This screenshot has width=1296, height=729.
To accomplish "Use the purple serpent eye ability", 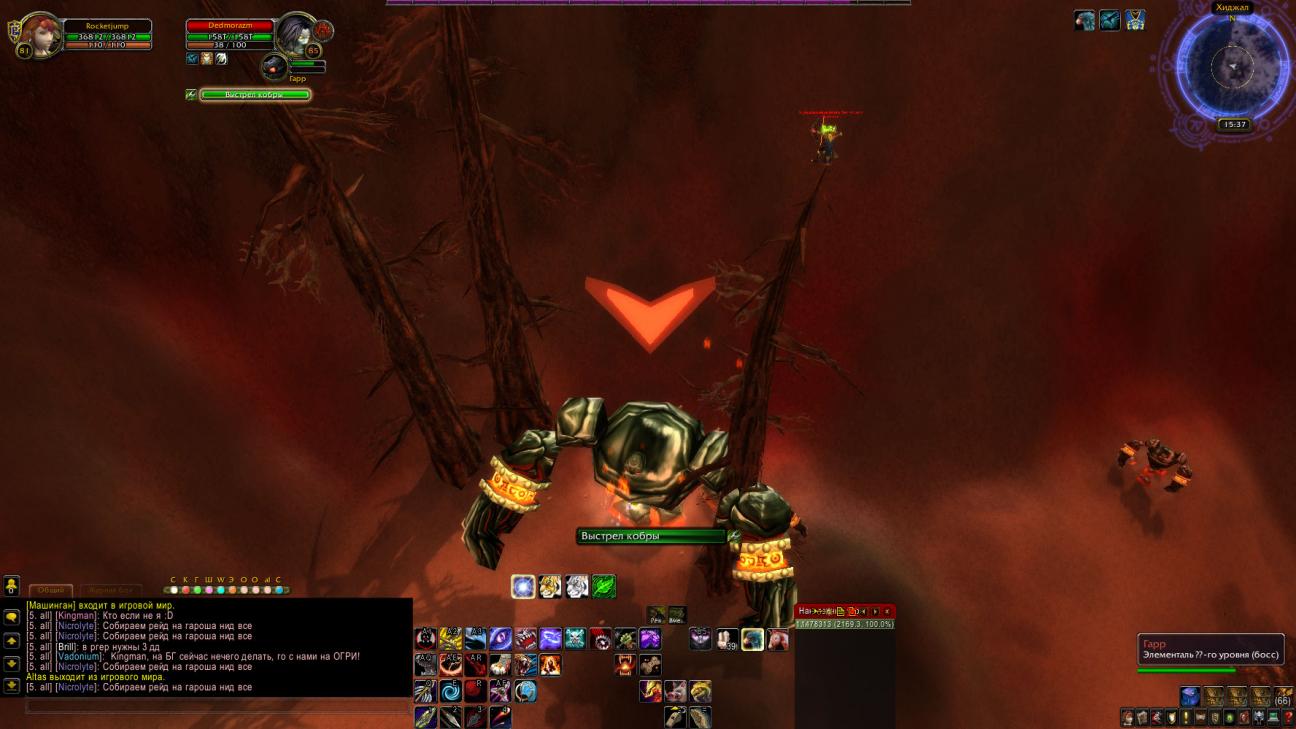I will 501,639.
